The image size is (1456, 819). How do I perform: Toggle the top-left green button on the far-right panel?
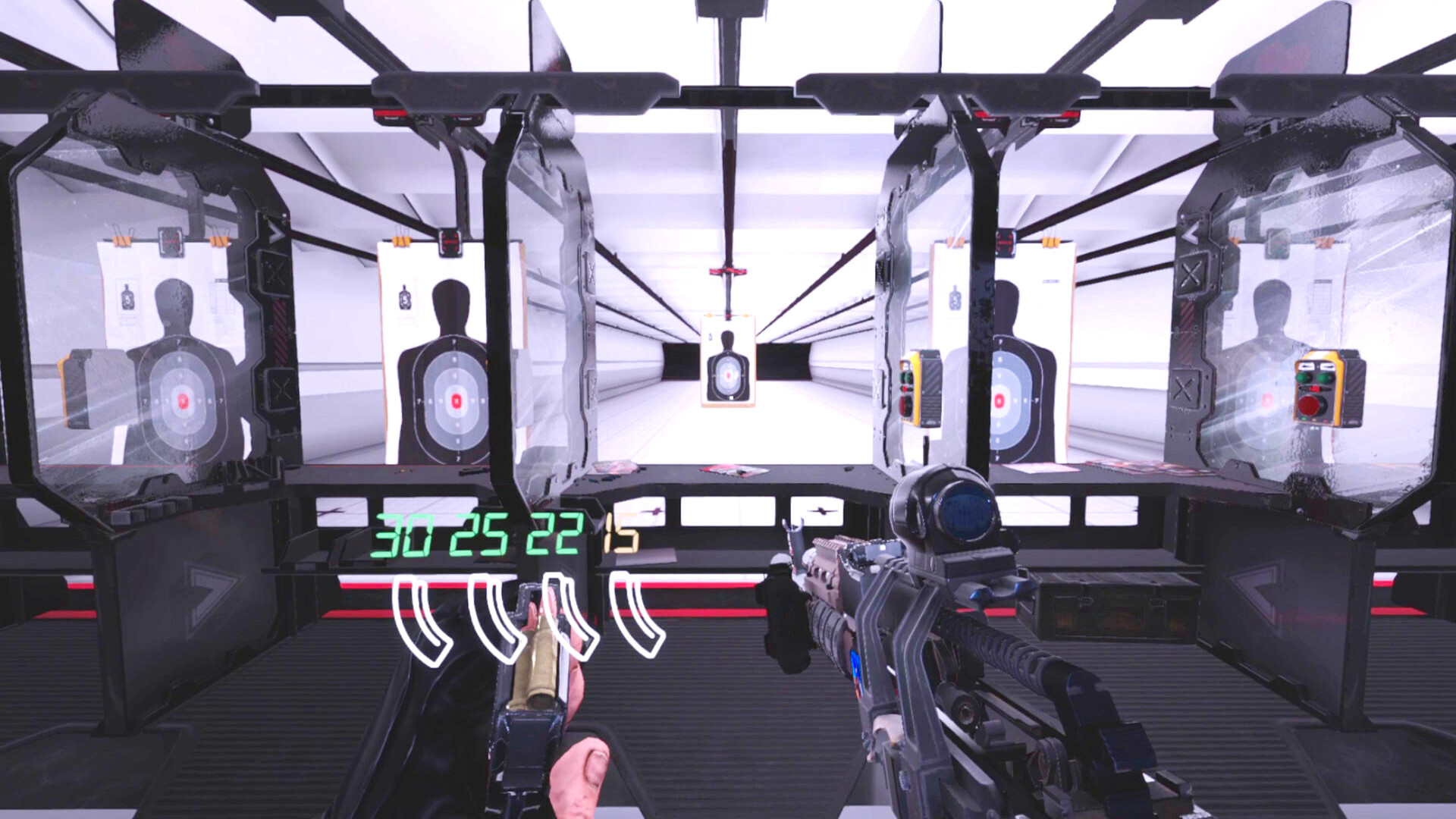pos(1303,377)
